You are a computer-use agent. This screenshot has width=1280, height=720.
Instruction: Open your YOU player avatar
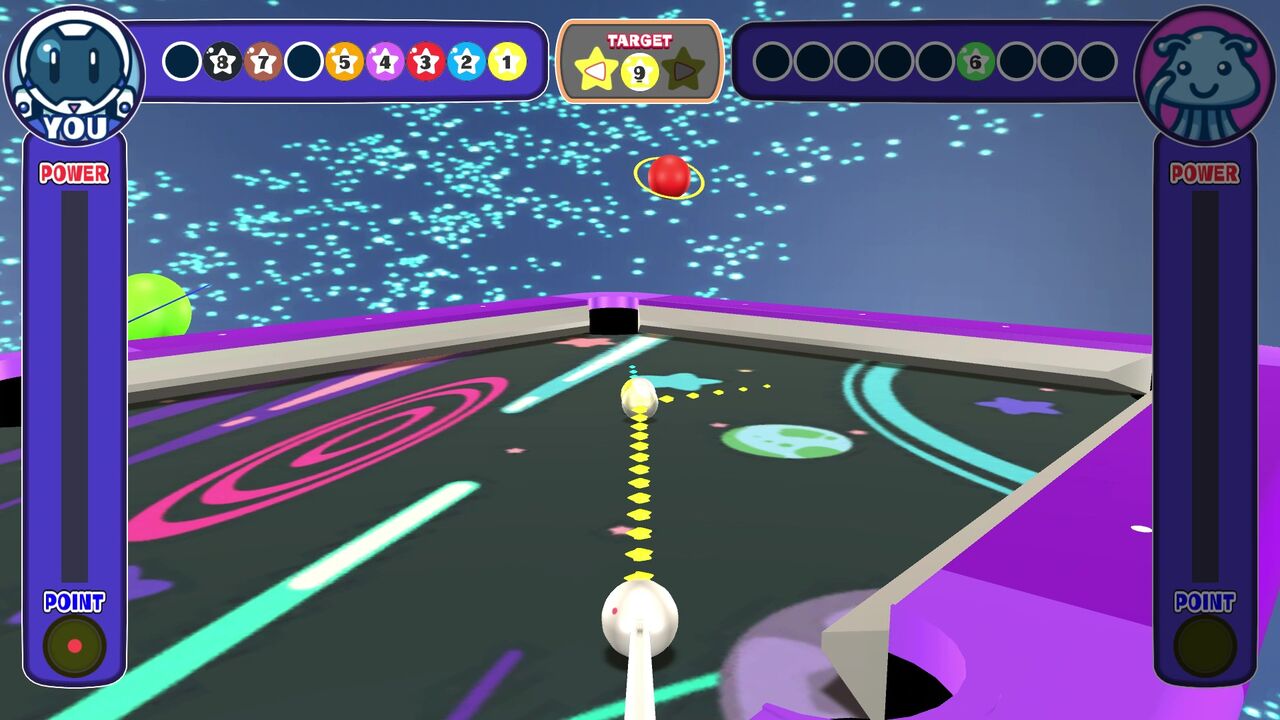click(x=75, y=68)
